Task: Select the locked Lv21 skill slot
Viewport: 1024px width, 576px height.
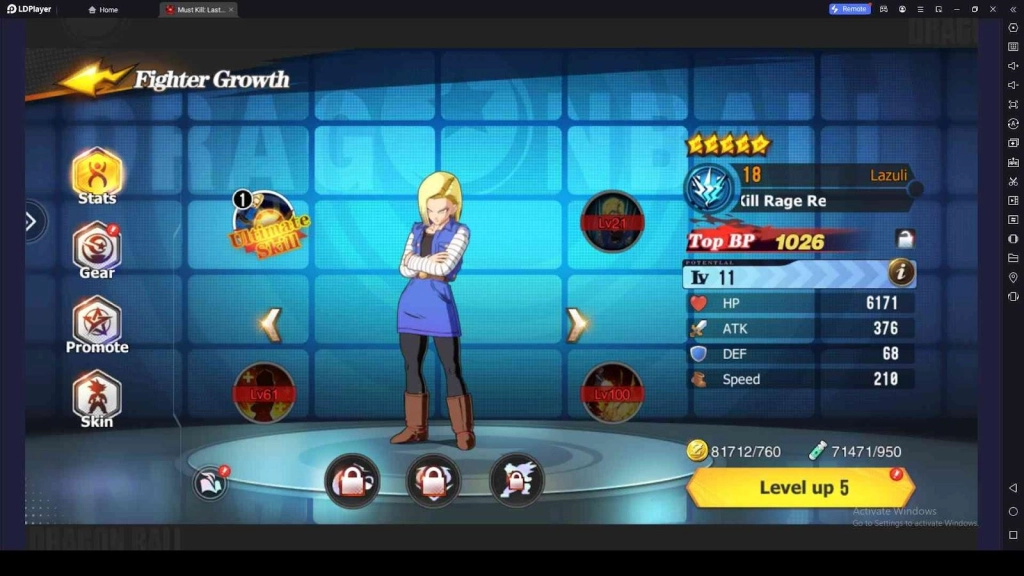Action: (x=612, y=222)
